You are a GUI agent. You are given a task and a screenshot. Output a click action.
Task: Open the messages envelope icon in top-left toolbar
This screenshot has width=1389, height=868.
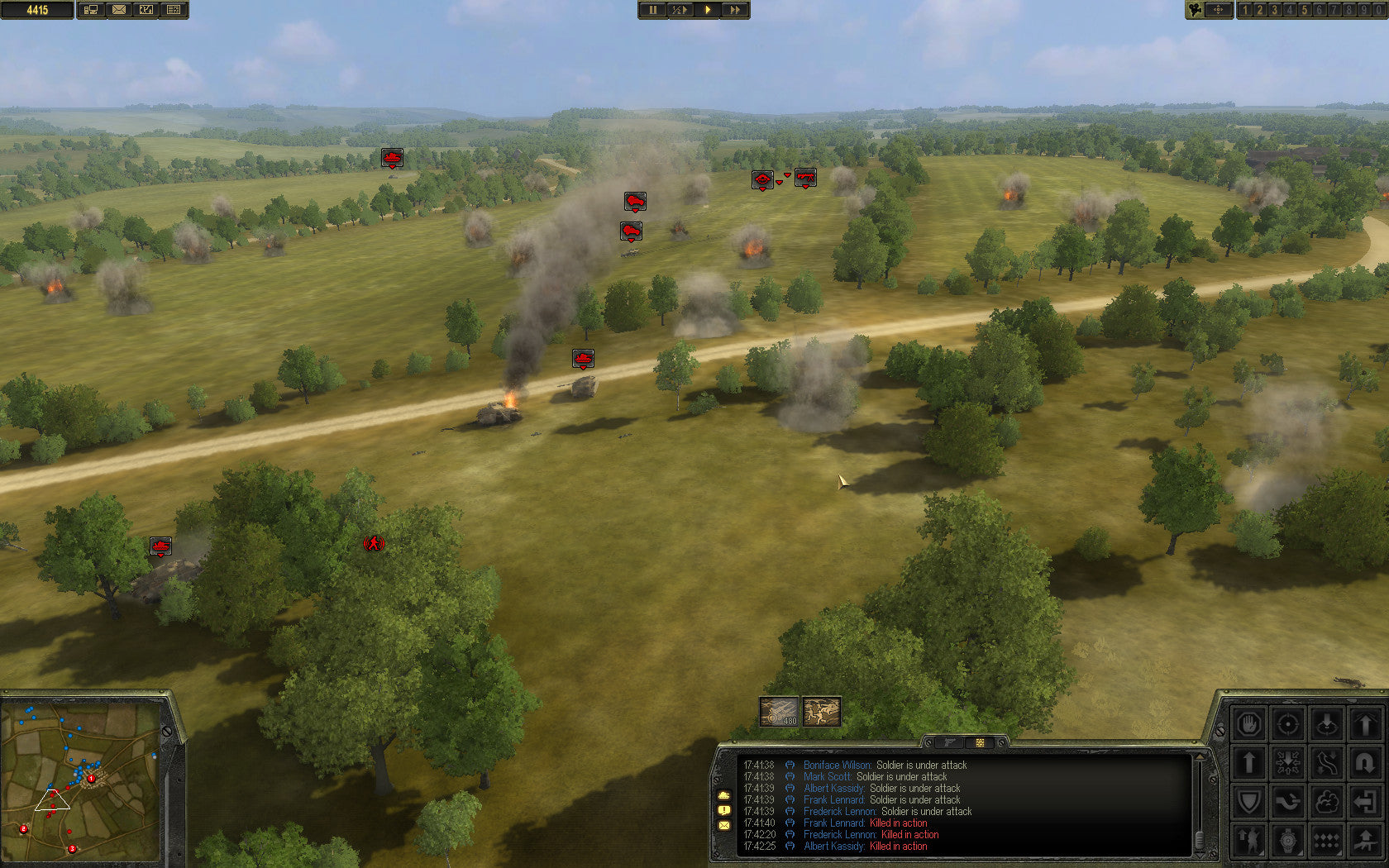[x=121, y=10]
